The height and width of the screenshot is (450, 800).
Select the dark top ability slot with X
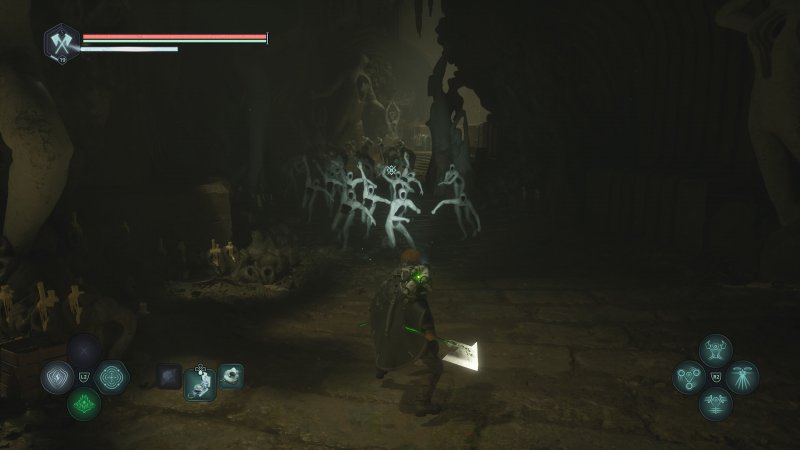pyautogui.click(x=84, y=350)
